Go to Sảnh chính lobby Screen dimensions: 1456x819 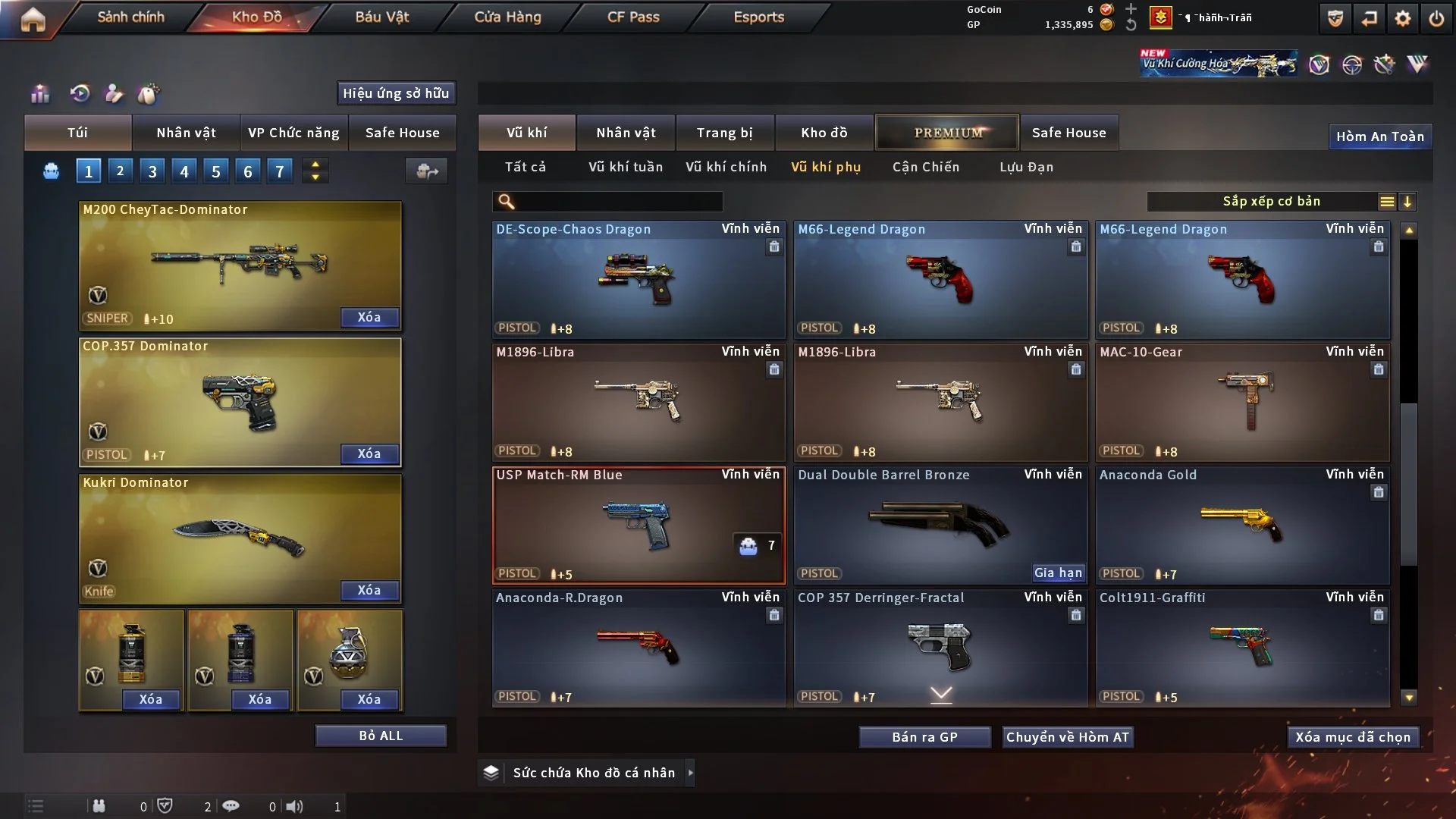(x=130, y=17)
